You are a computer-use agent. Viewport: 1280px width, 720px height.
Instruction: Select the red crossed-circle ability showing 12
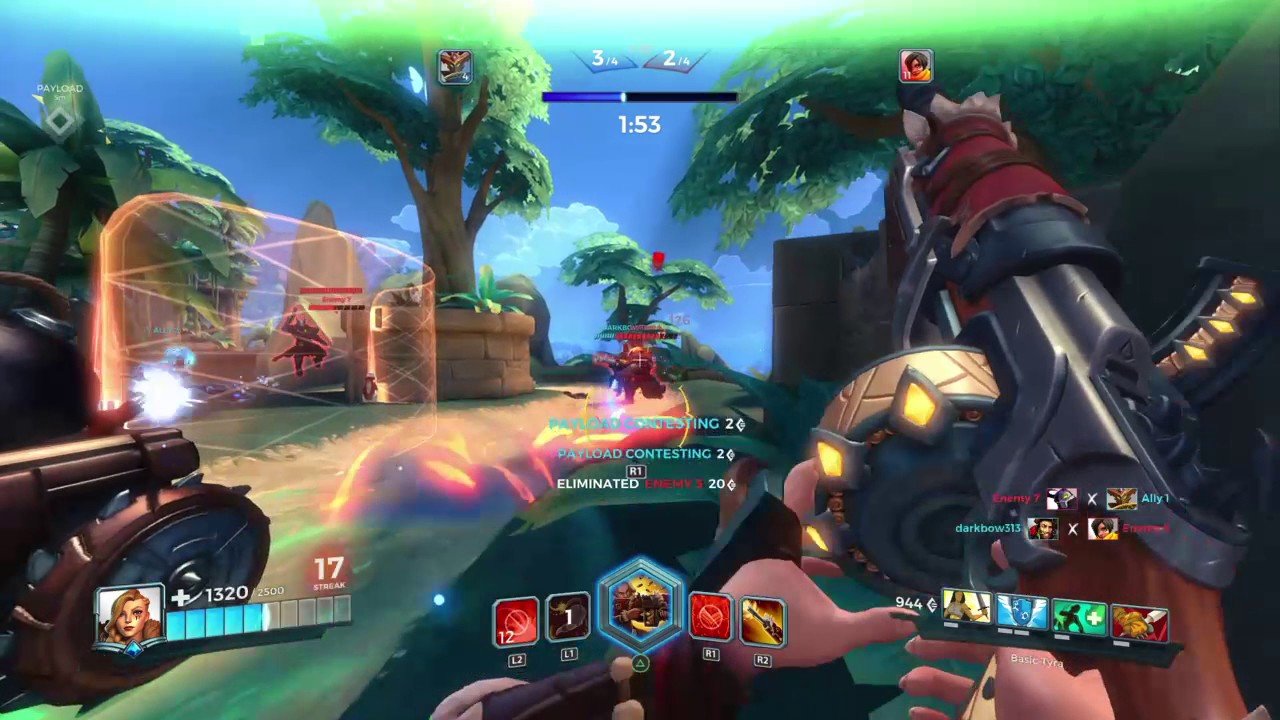516,622
